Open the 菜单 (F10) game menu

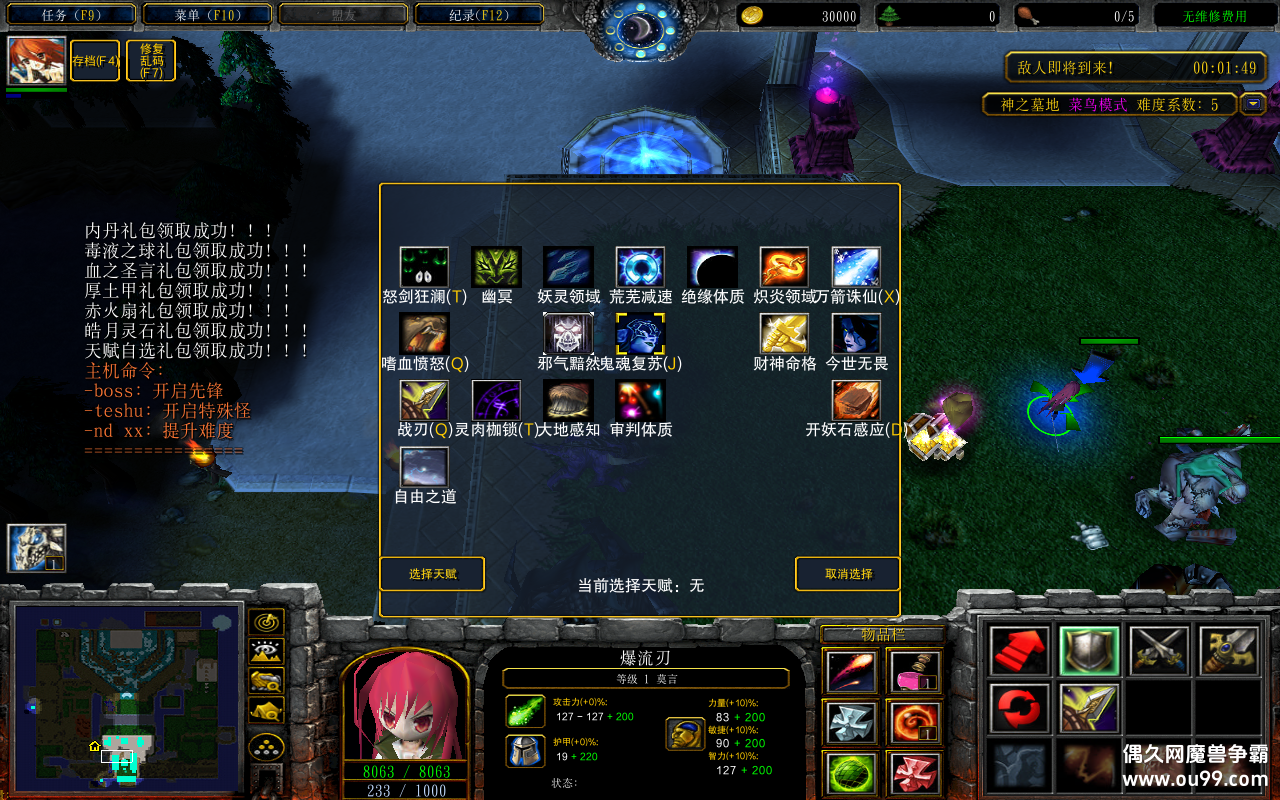(208, 15)
